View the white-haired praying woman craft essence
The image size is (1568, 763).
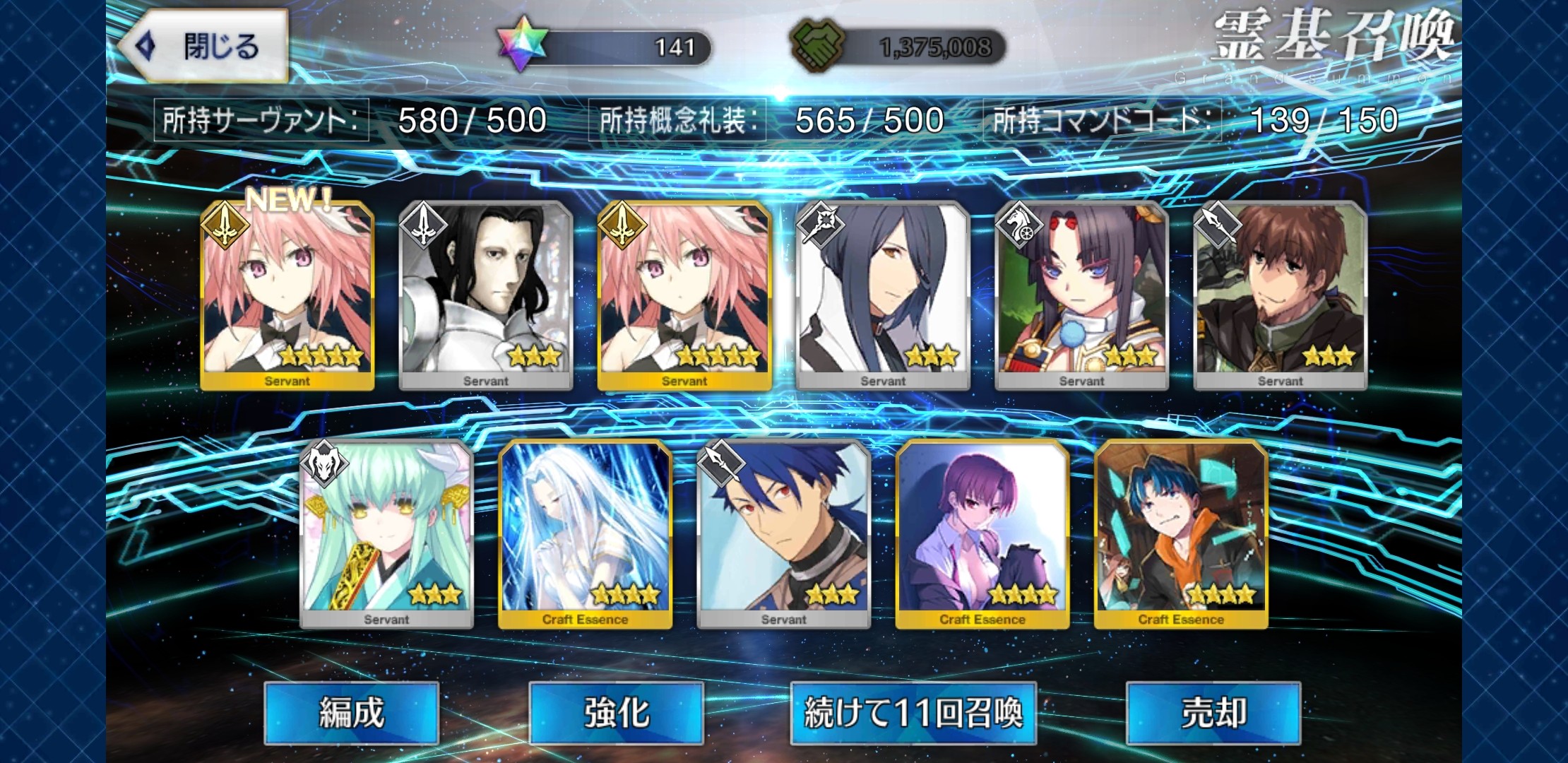[x=585, y=533]
